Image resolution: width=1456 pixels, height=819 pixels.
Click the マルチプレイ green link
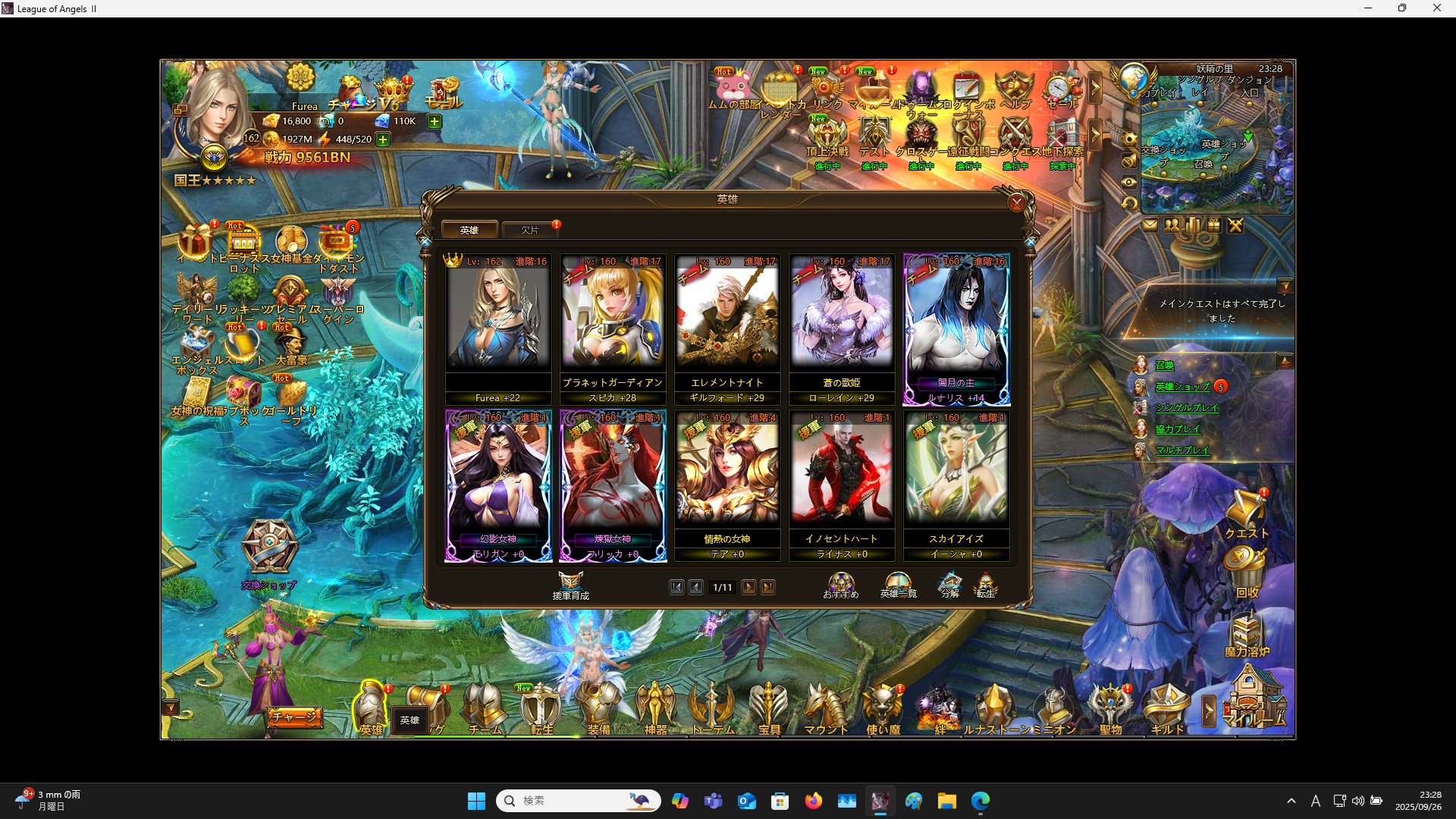1183,450
